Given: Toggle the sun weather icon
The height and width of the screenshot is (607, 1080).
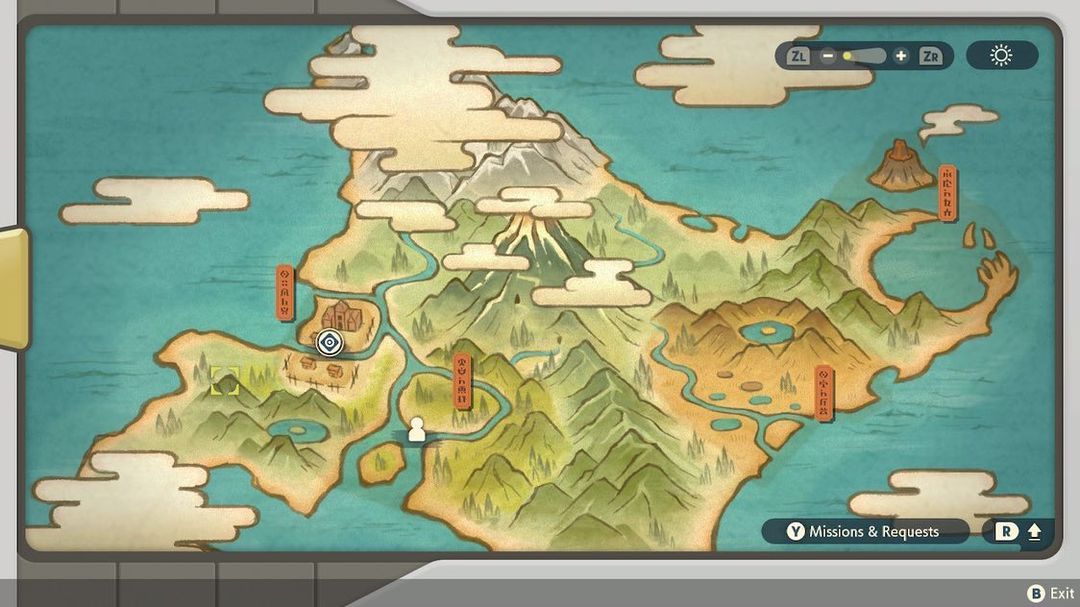Looking at the screenshot, I should (x=1001, y=56).
